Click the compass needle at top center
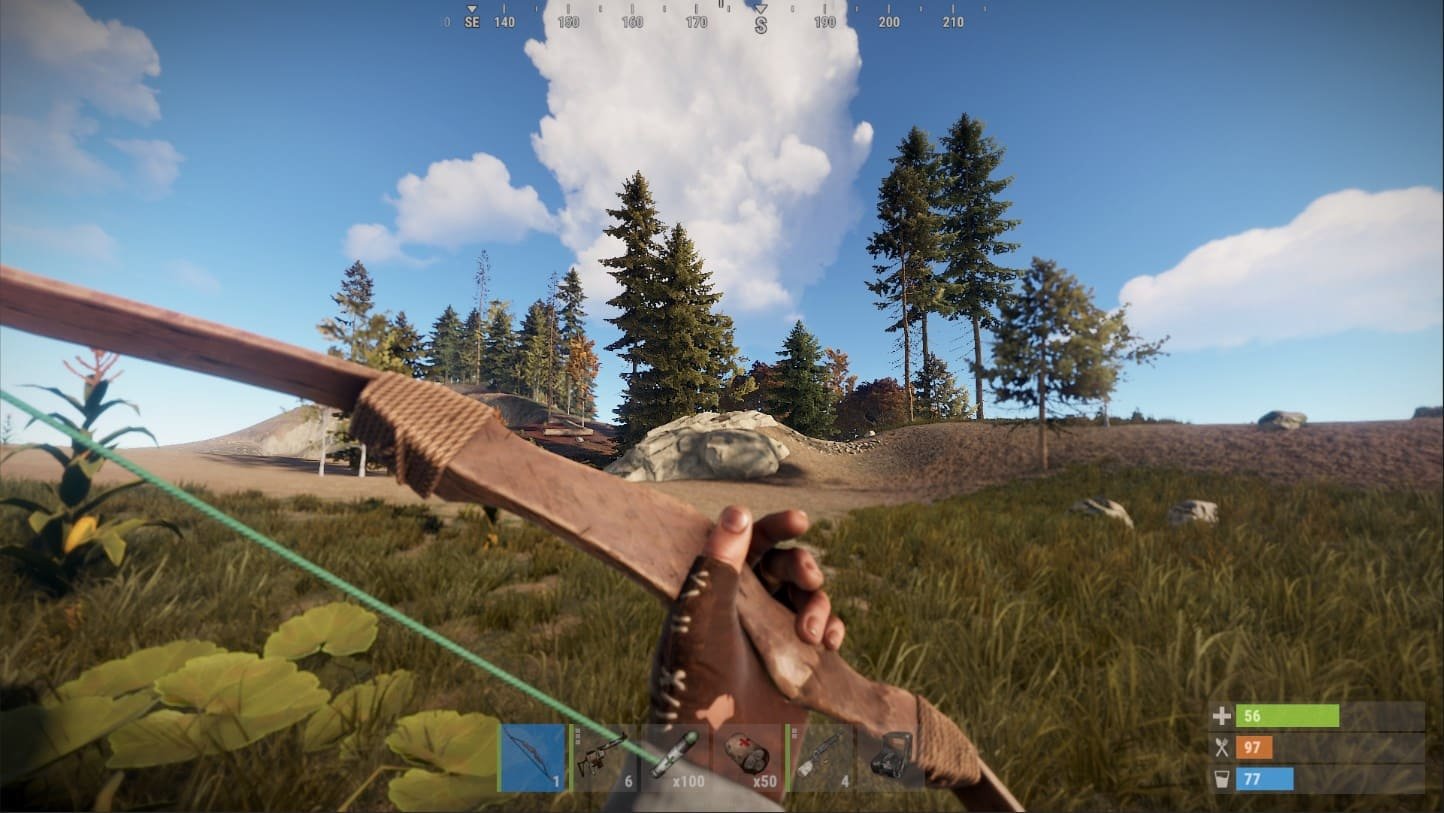This screenshot has width=1444, height=813. [x=762, y=7]
